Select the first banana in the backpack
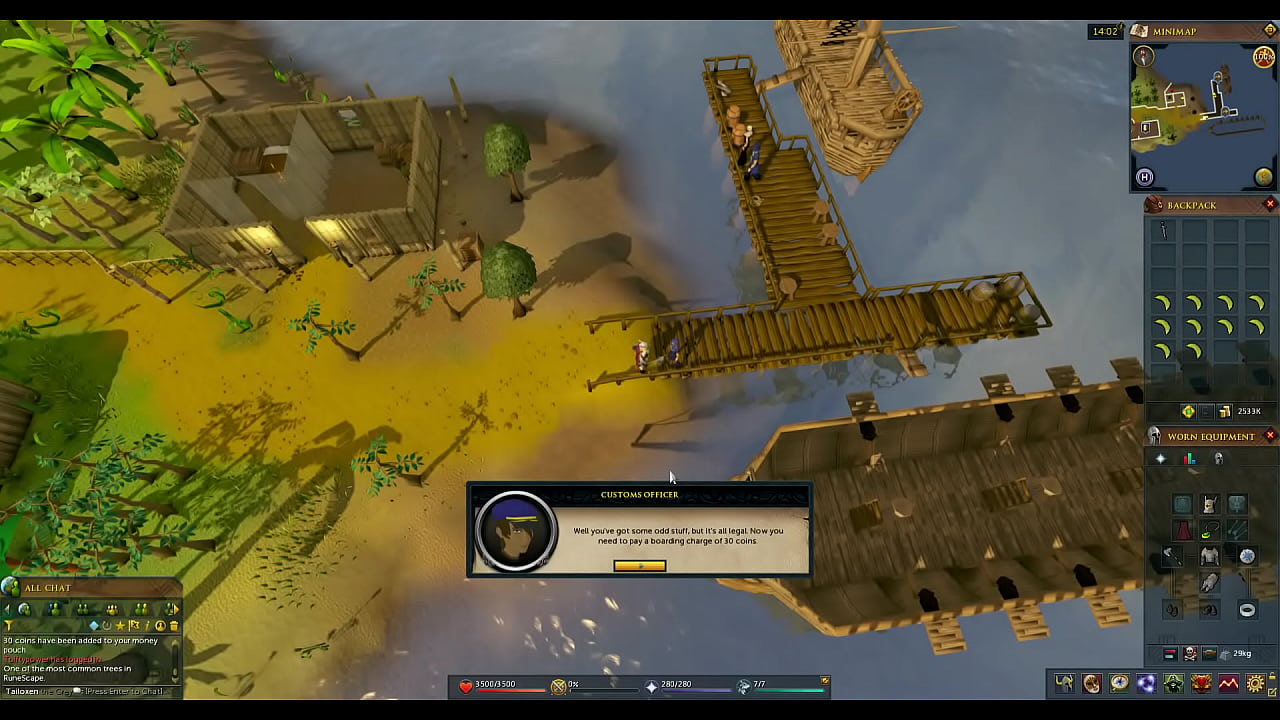This screenshot has width=1280, height=720. 1163,303
